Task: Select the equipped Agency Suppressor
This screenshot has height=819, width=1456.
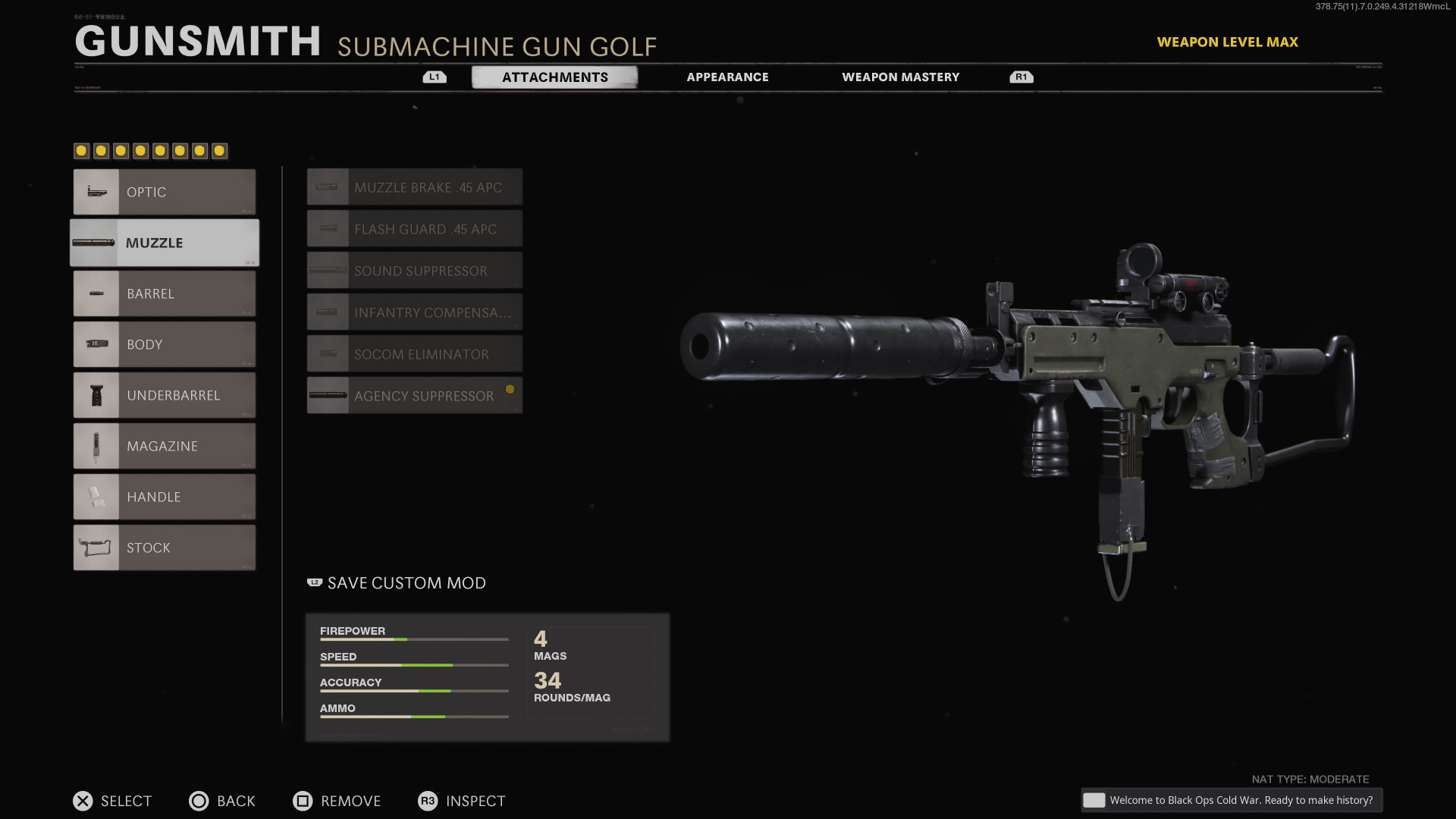Action: coord(415,396)
